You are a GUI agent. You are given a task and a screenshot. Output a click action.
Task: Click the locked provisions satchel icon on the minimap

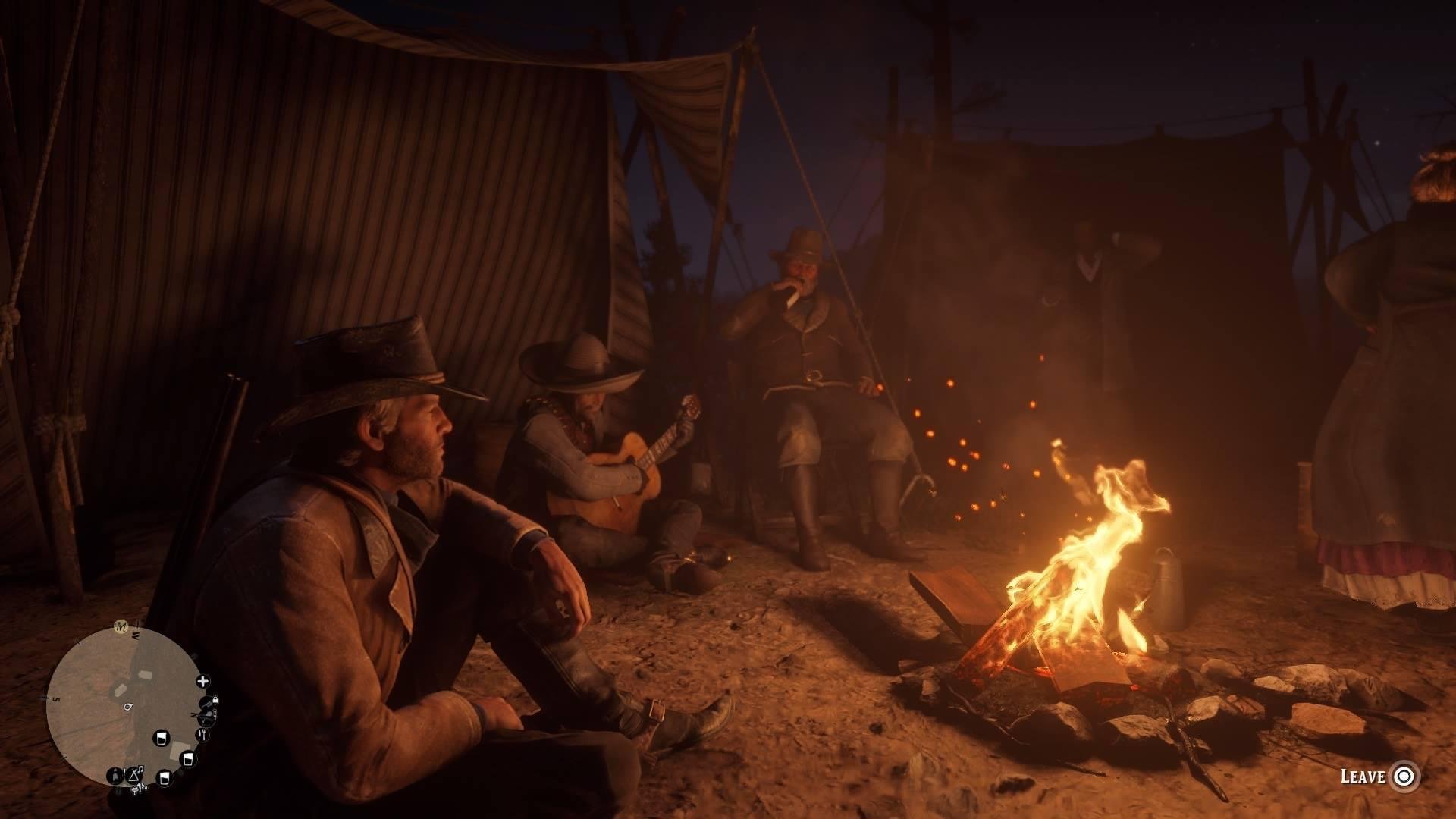207,719
